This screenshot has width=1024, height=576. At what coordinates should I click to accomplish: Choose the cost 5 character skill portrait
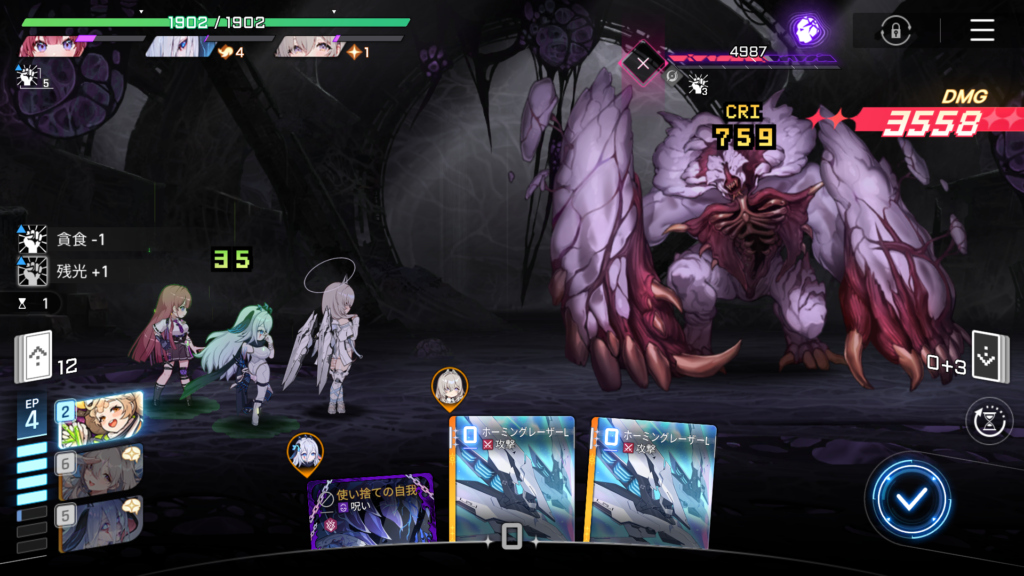100,521
